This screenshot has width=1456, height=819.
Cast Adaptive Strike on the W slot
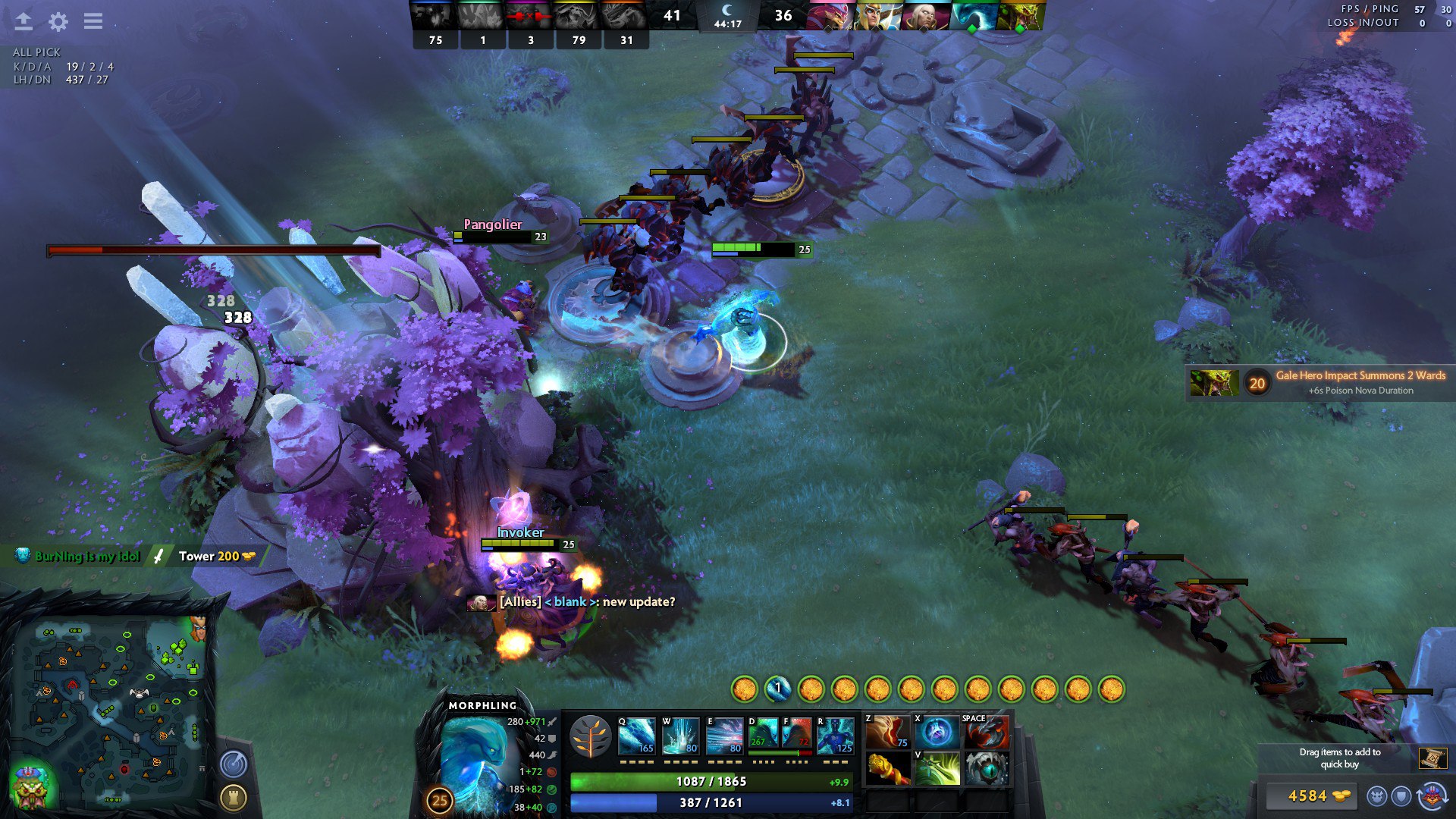point(680,736)
